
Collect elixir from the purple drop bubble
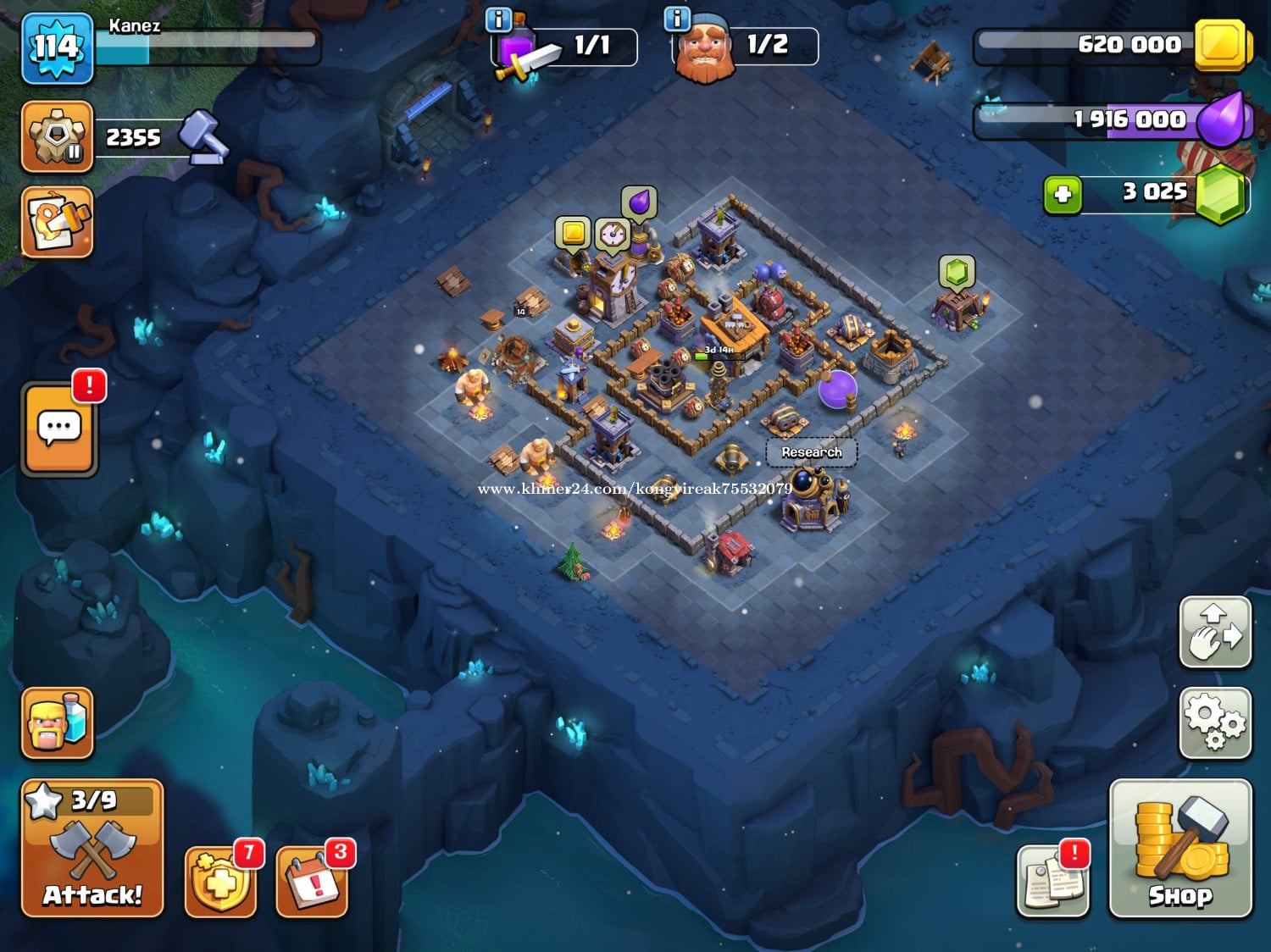click(x=639, y=203)
